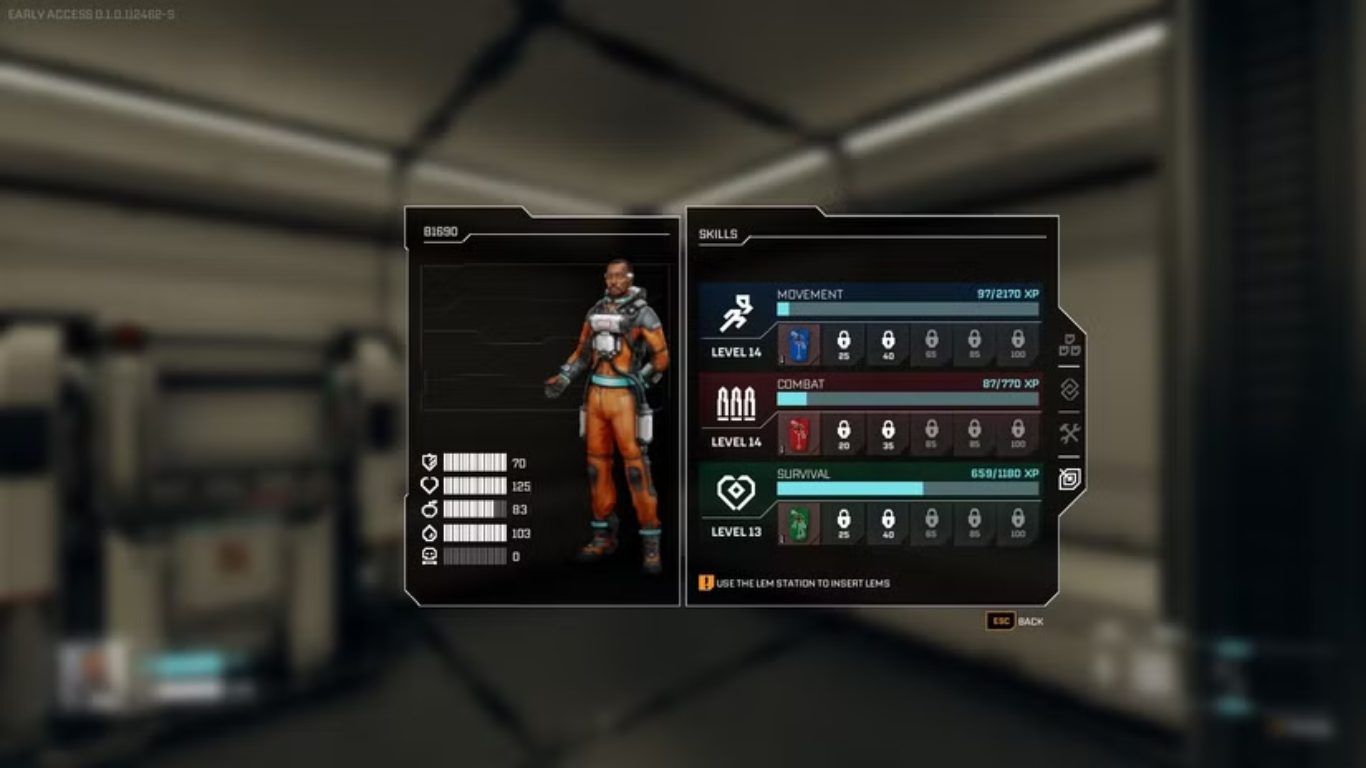Select the highlighted Skills side tab
The width and height of the screenshot is (1366, 768).
(1069, 479)
